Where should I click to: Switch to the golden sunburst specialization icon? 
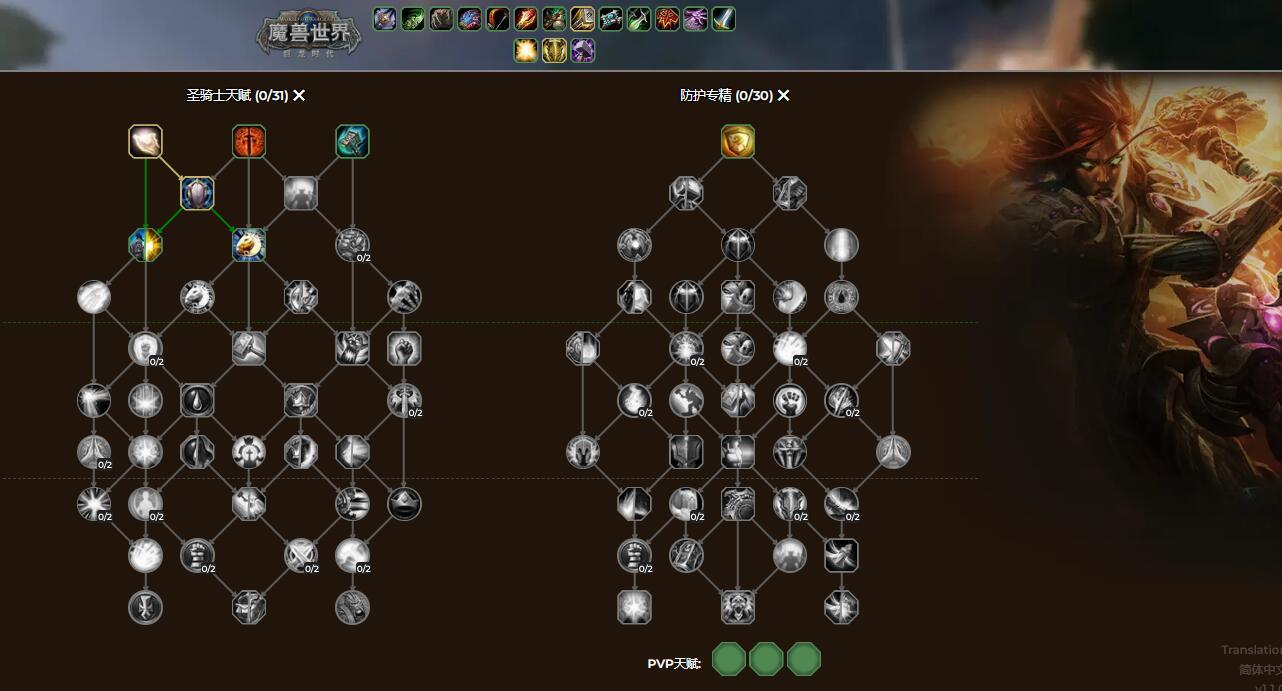point(526,50)
